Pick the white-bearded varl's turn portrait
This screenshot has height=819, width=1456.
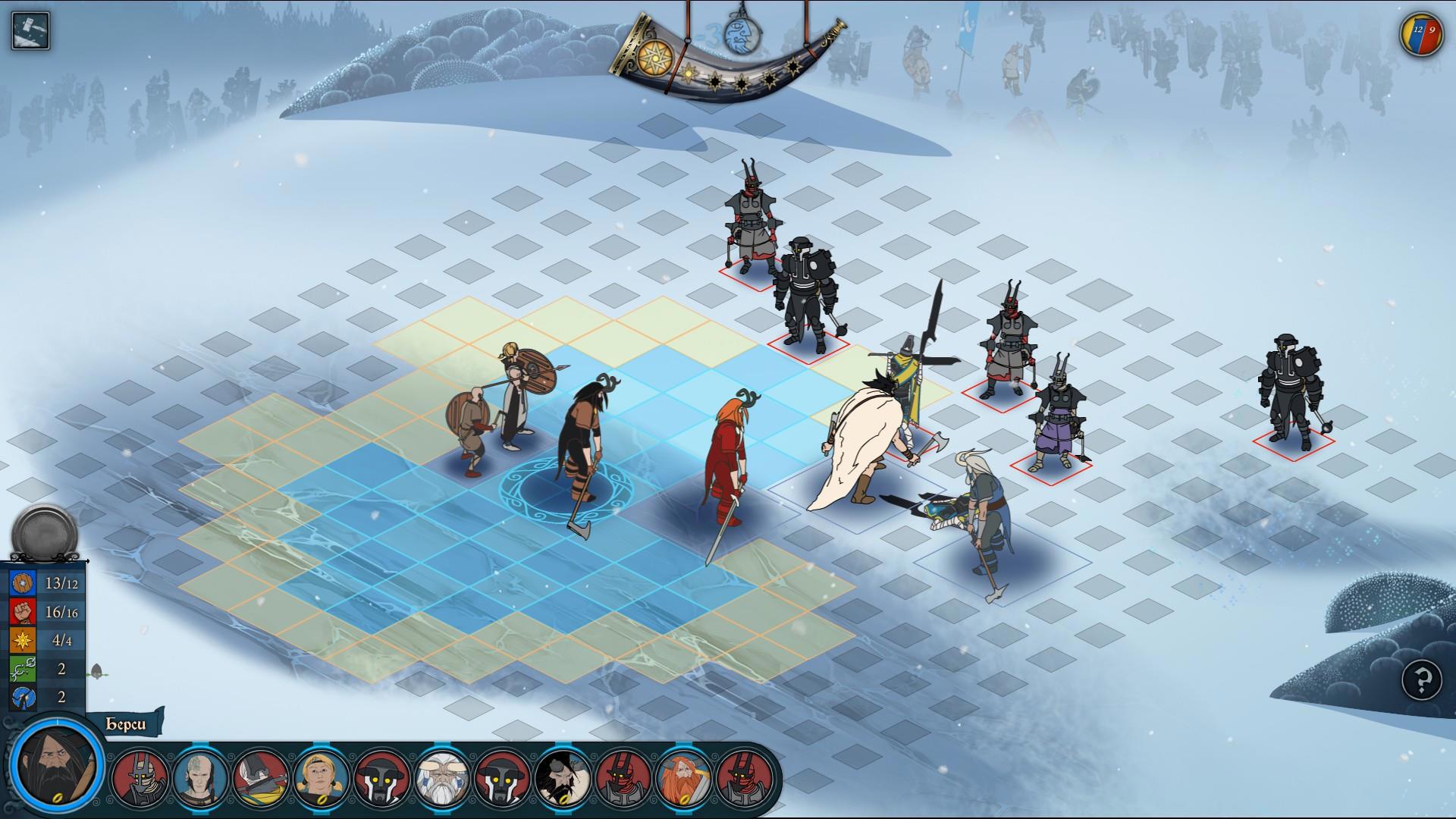coord(442,778)
